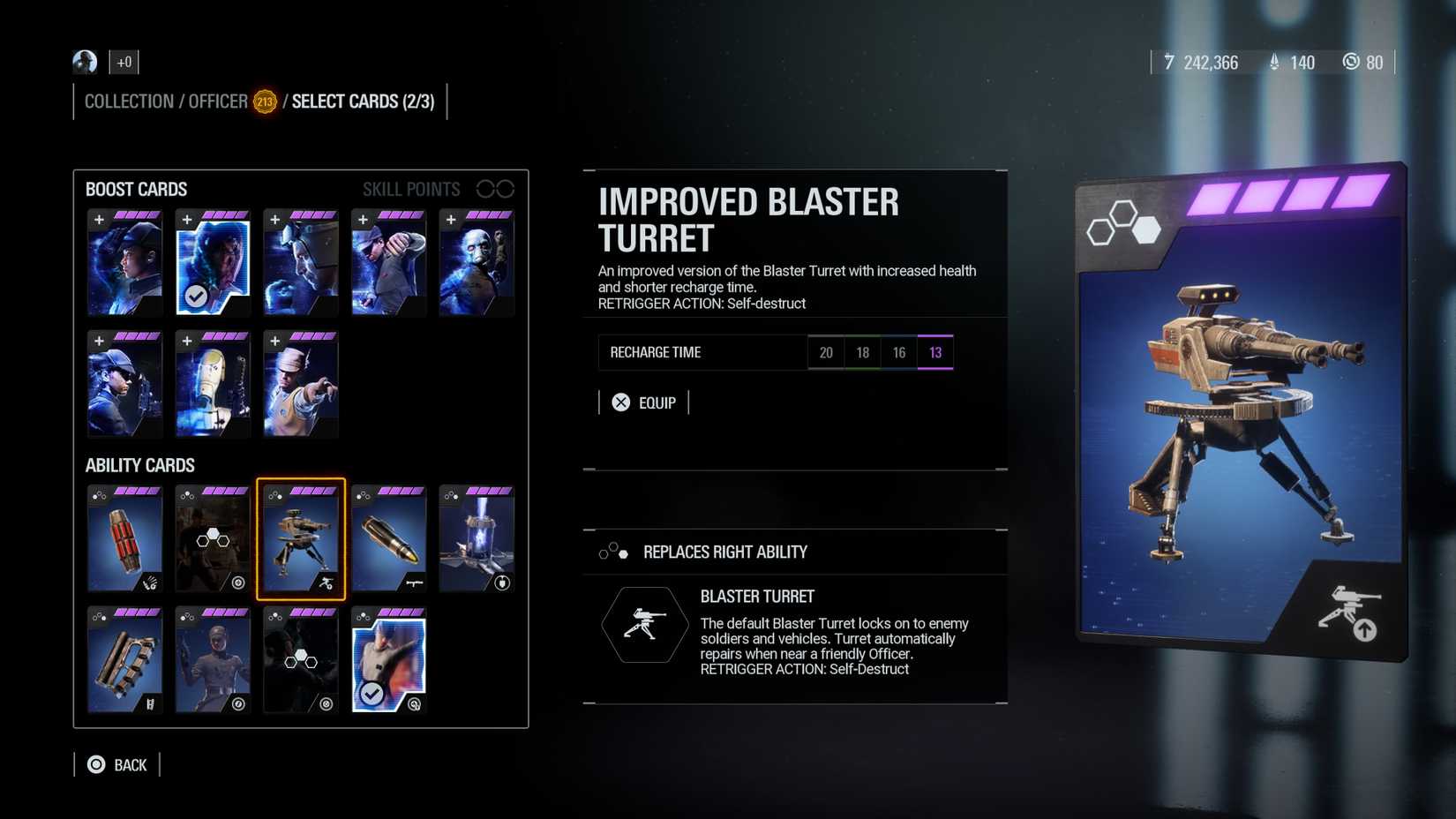1456x819 pixels.
Task: Select the bullet ability card thumbnail
Action: (388, 538)
